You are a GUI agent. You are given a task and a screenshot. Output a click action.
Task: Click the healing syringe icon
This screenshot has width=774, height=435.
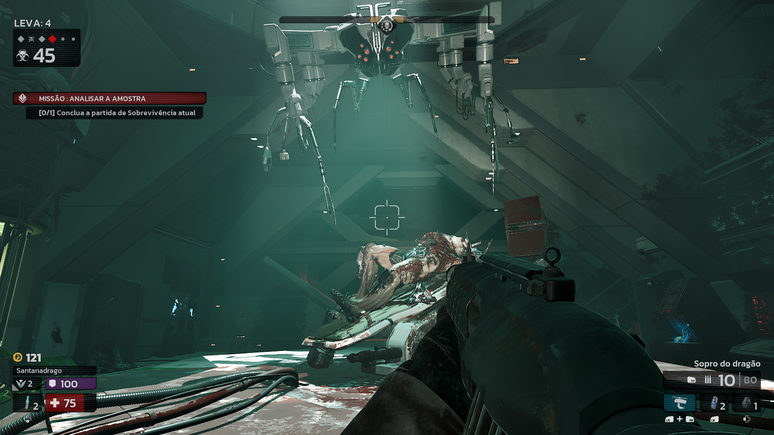28,403
